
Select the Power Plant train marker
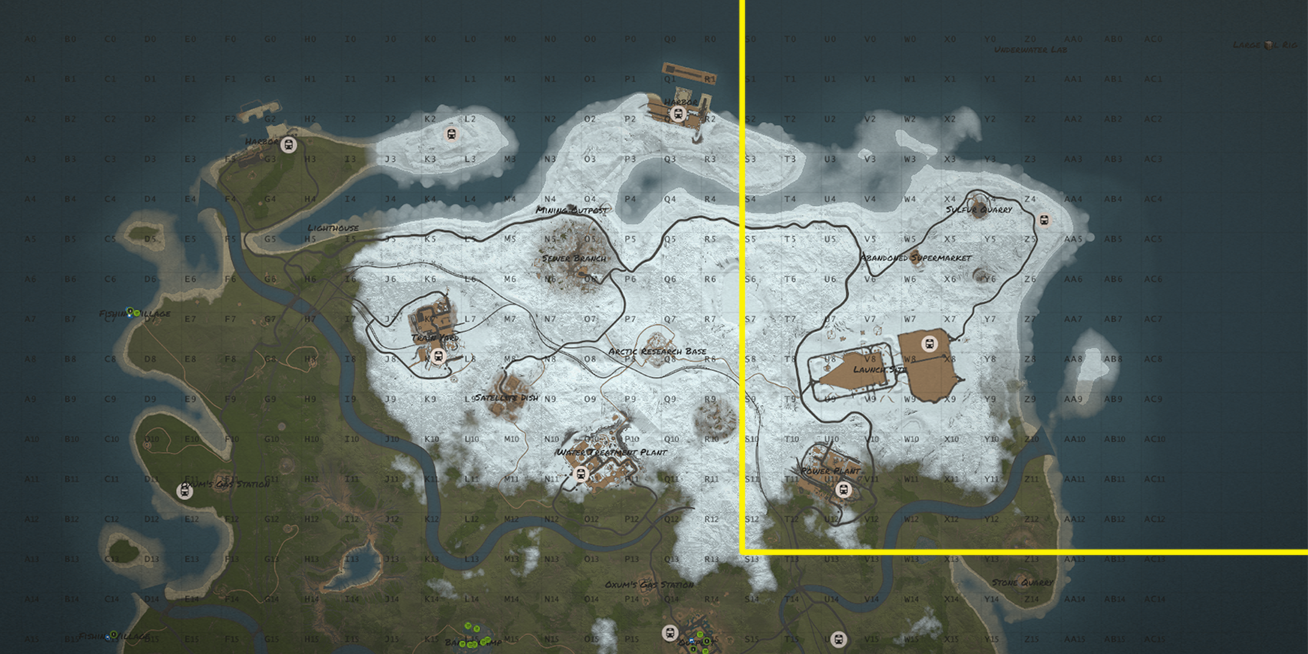844,490
